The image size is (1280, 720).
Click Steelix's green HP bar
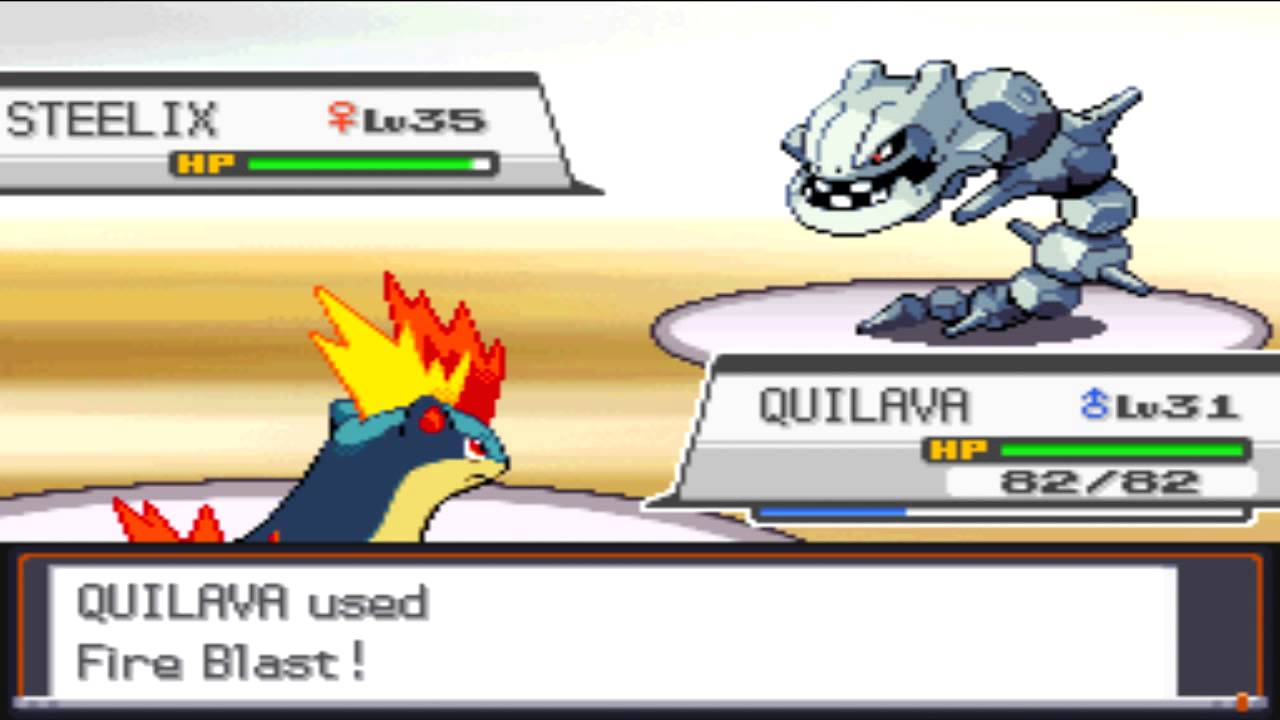(360, 163)
